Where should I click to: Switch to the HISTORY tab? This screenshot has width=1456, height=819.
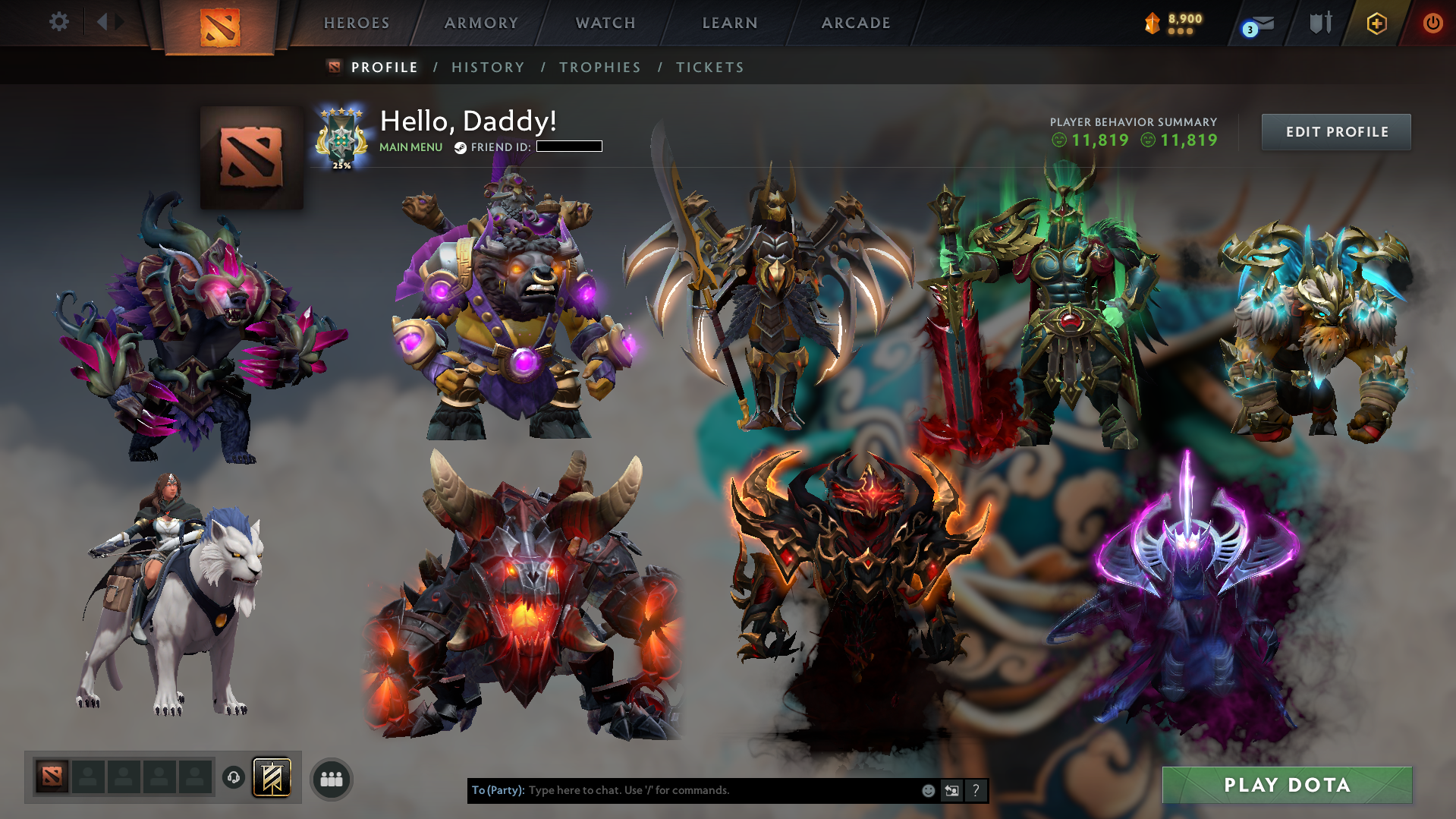(x=487, y=67)
